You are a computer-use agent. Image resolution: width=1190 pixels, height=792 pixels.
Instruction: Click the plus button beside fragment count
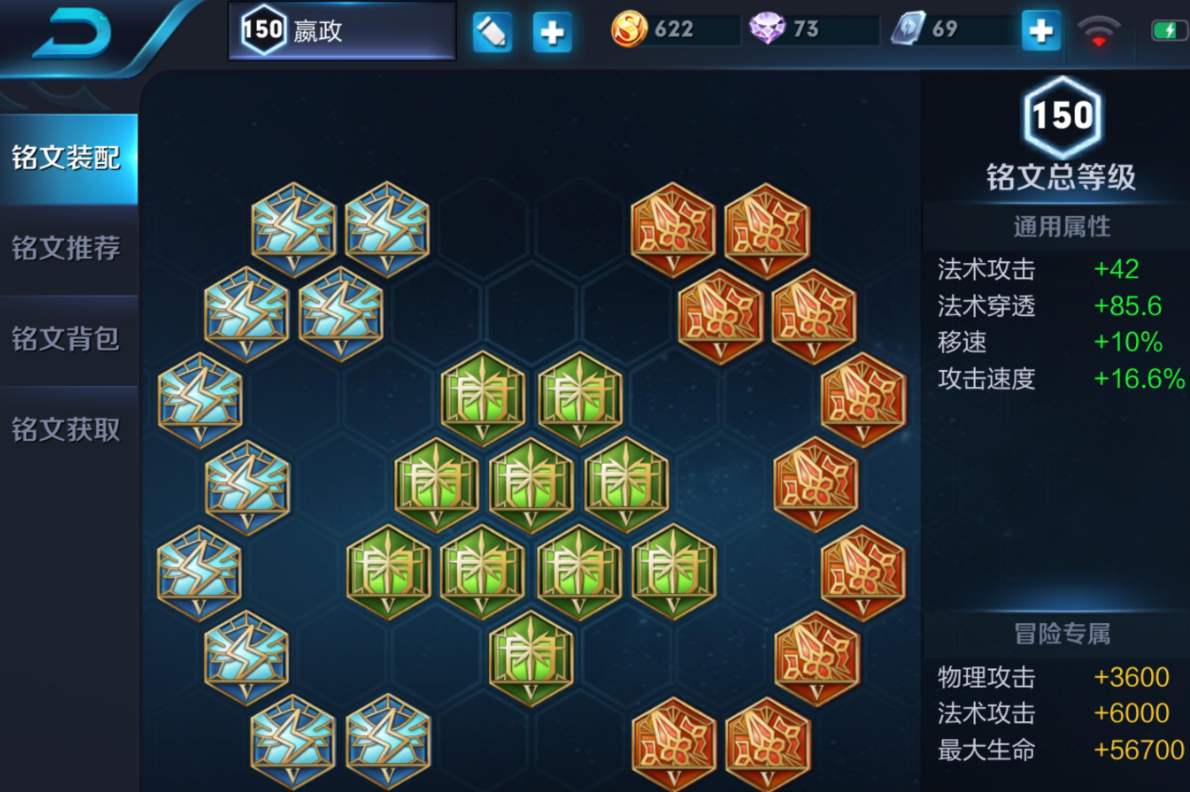coord(1040,31)
